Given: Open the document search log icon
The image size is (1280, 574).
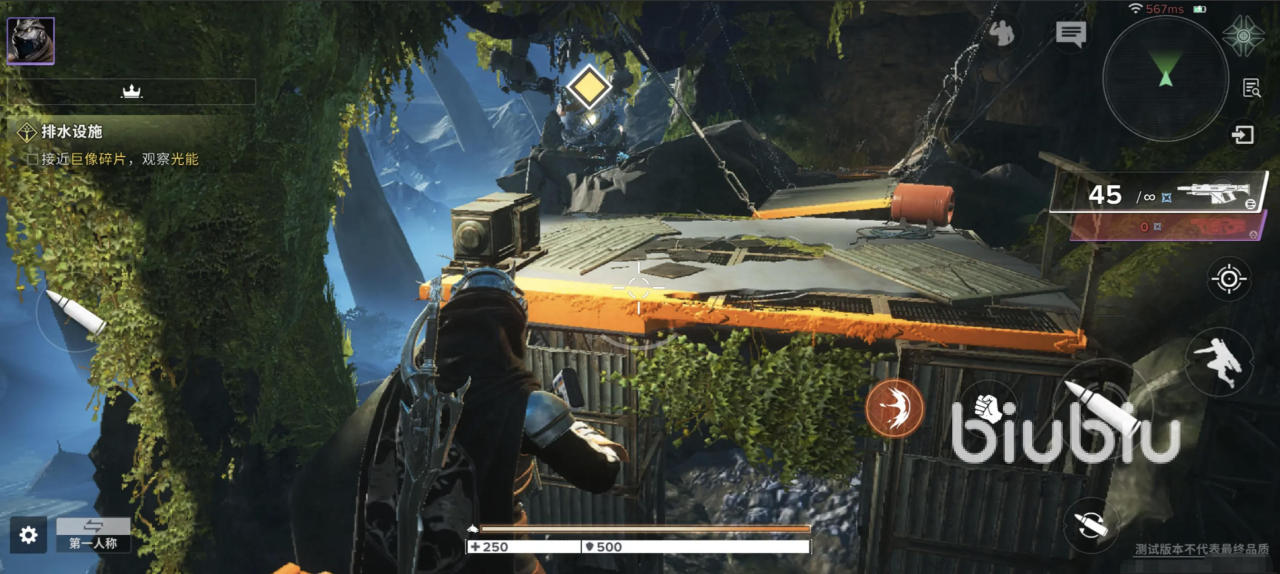Looking at the screenshot, I should (x=1251, y=88).
